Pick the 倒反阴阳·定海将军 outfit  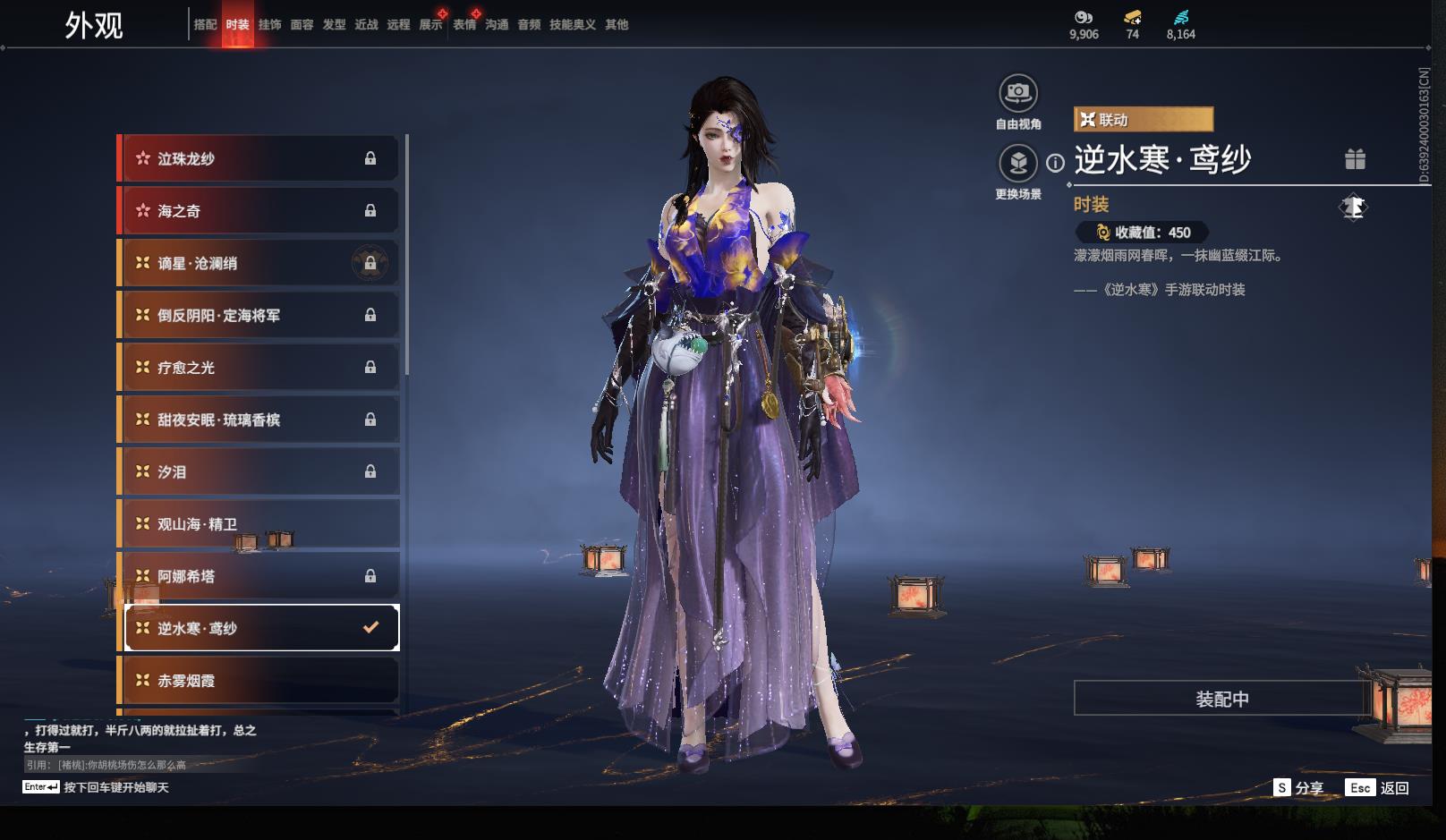(x=259, y=315)
